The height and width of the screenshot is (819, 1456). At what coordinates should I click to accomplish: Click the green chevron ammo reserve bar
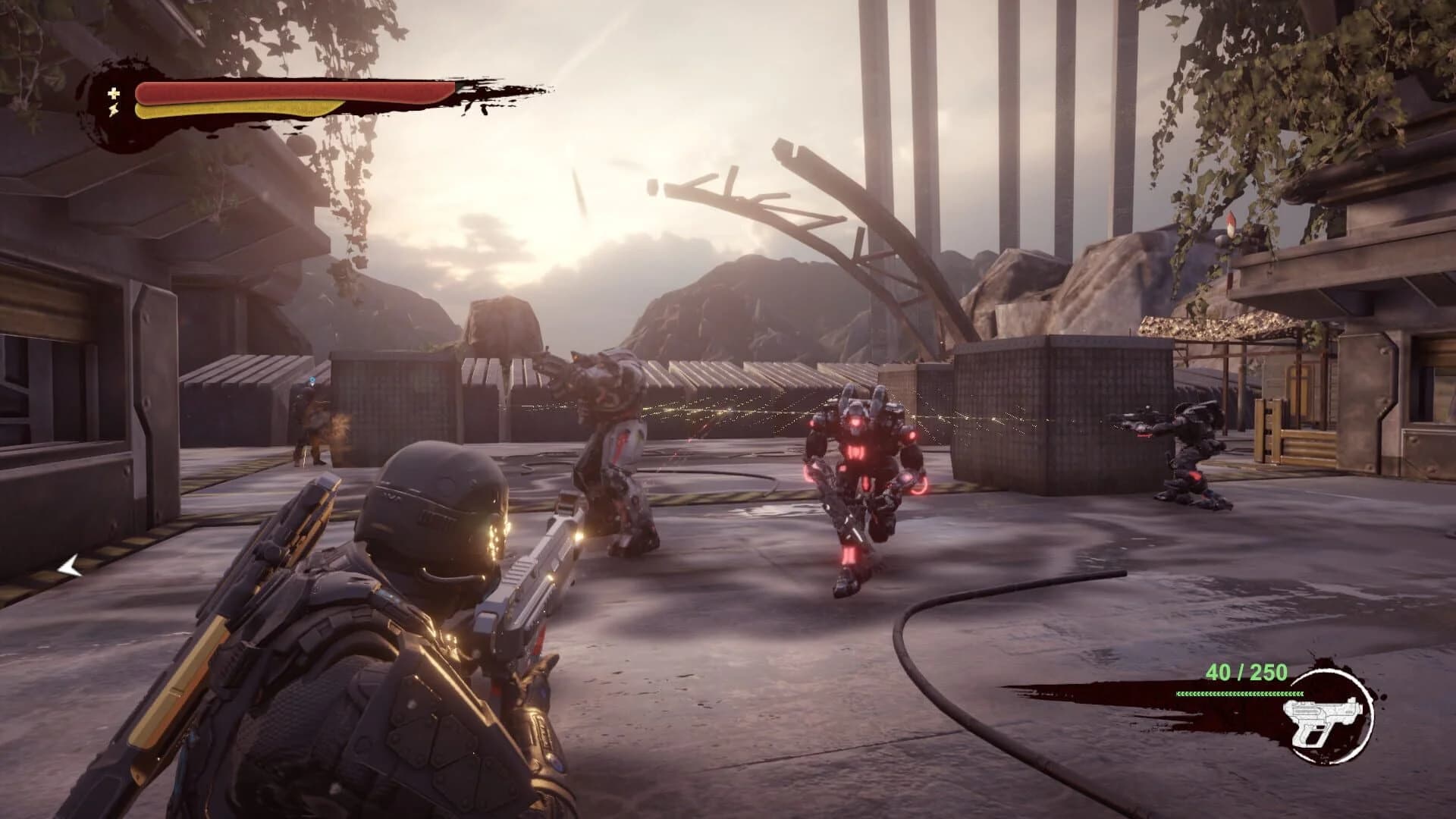[x=1241, y=694]
